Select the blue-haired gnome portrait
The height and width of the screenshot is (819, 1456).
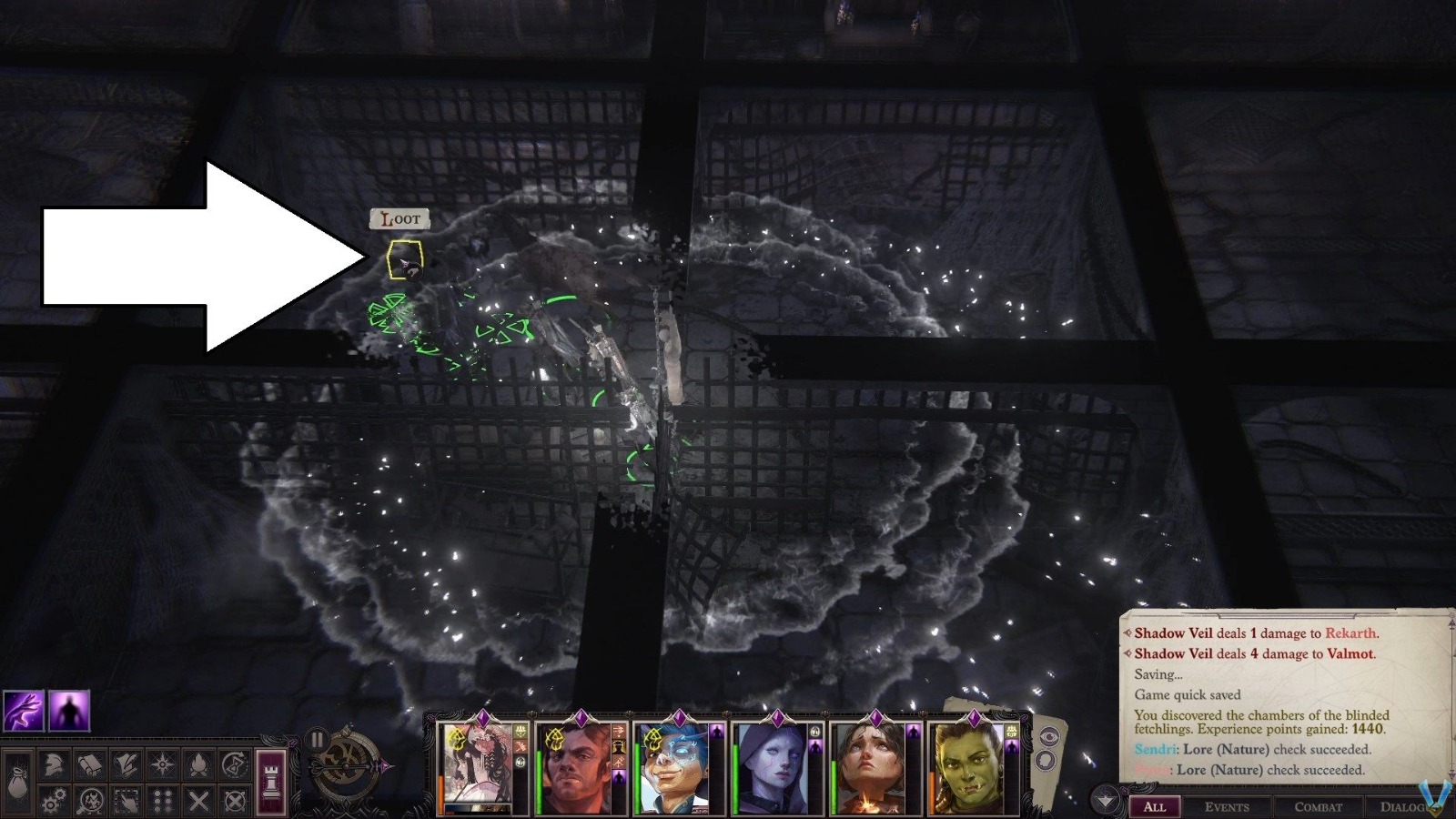672,769
